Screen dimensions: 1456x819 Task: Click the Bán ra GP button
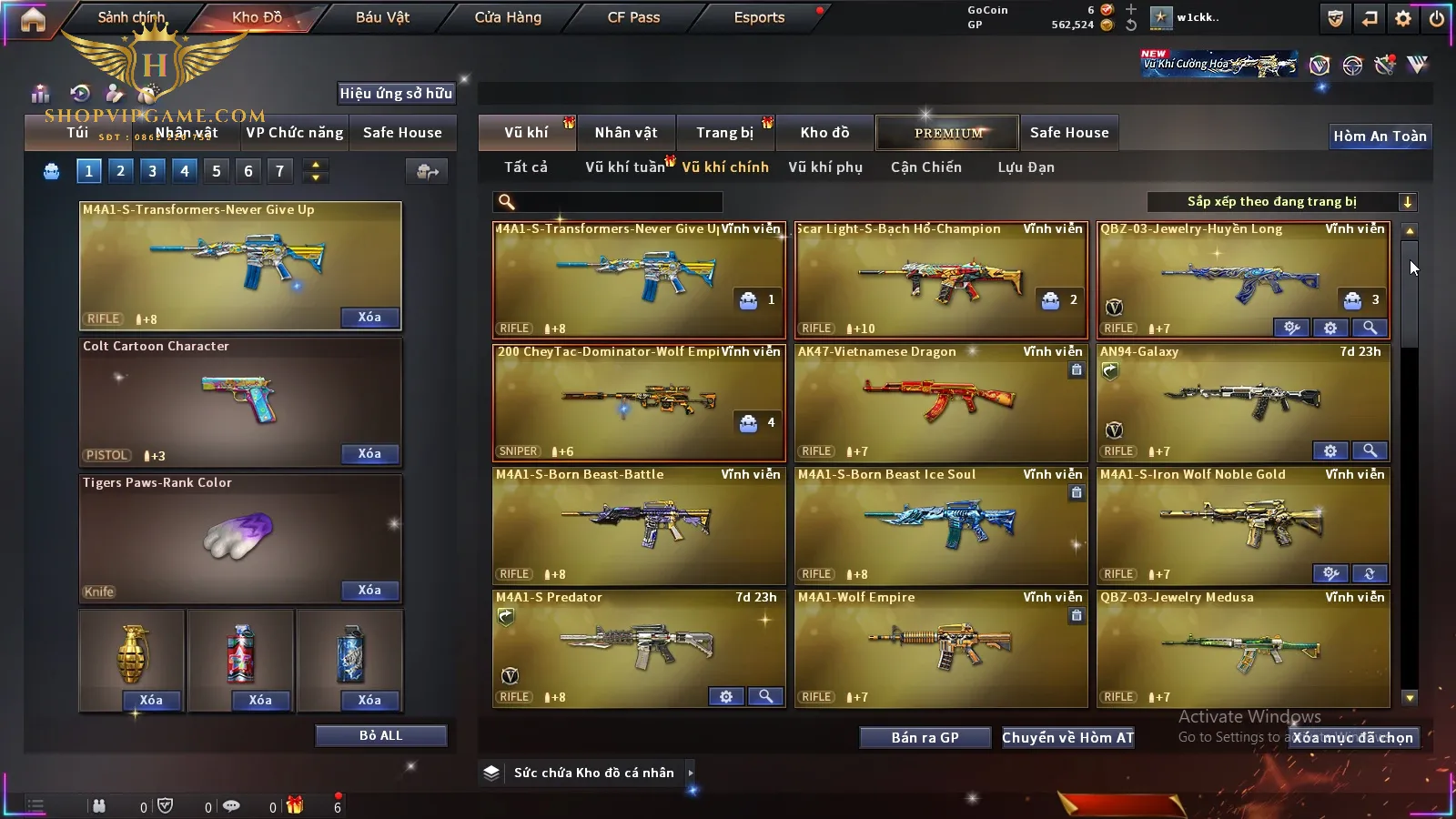[925, 737]
